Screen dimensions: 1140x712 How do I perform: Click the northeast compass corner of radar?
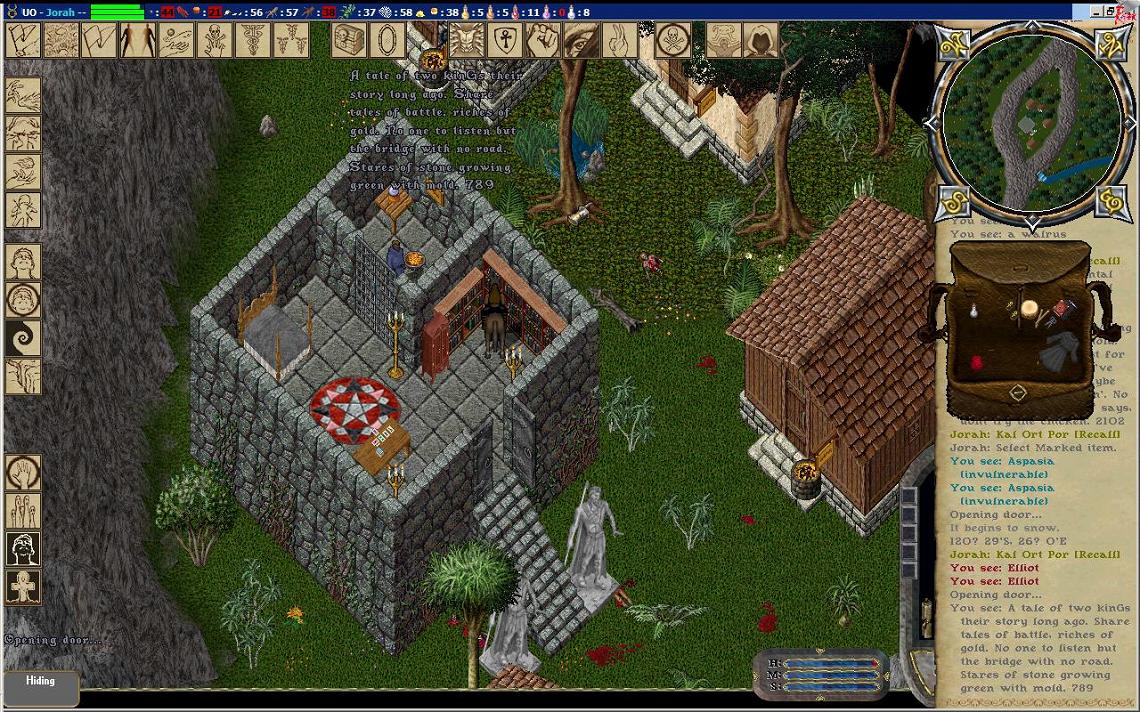pyautogui.click(x=1112, y=44)
